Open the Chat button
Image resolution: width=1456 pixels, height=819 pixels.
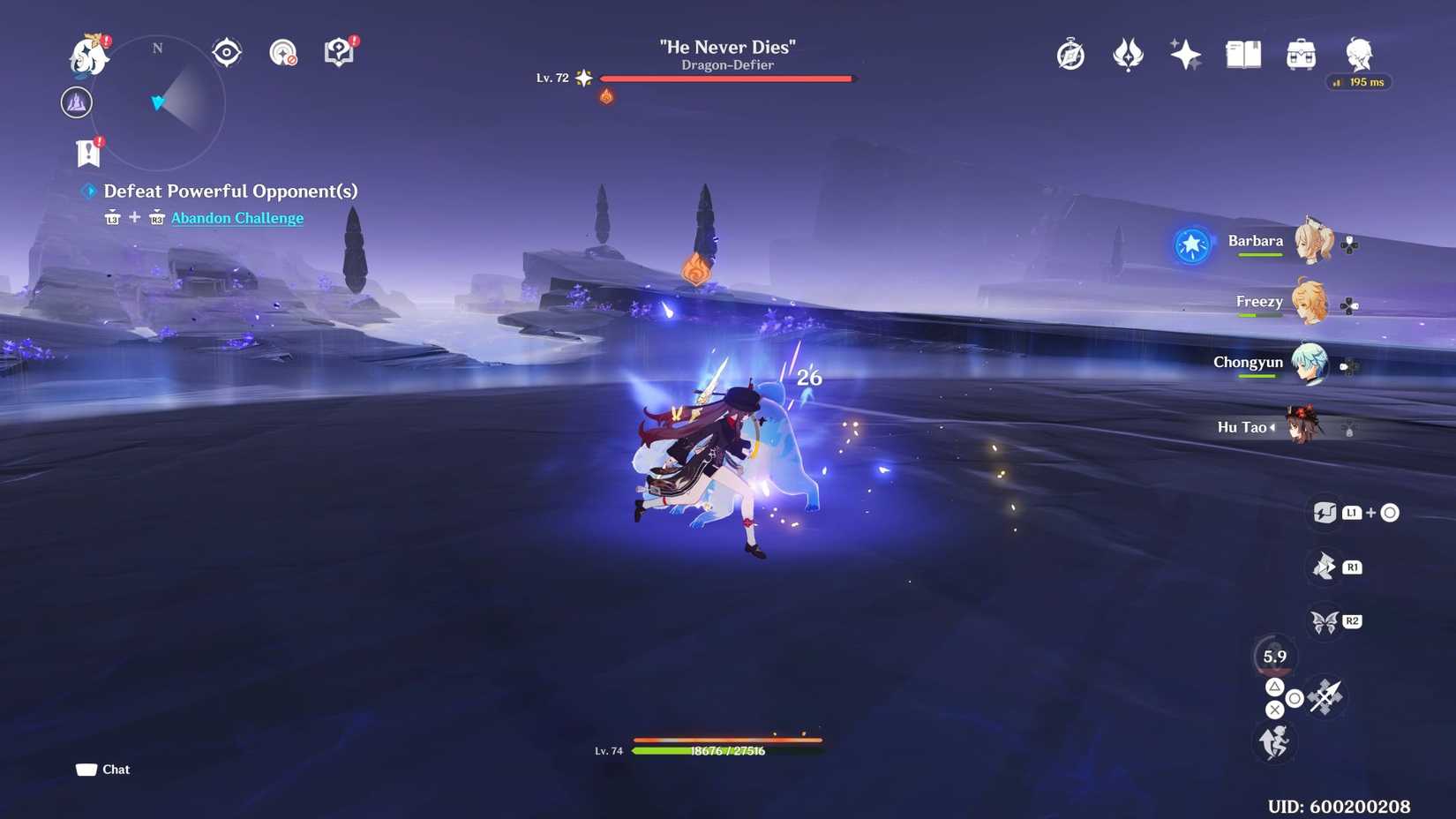point(101,769)
